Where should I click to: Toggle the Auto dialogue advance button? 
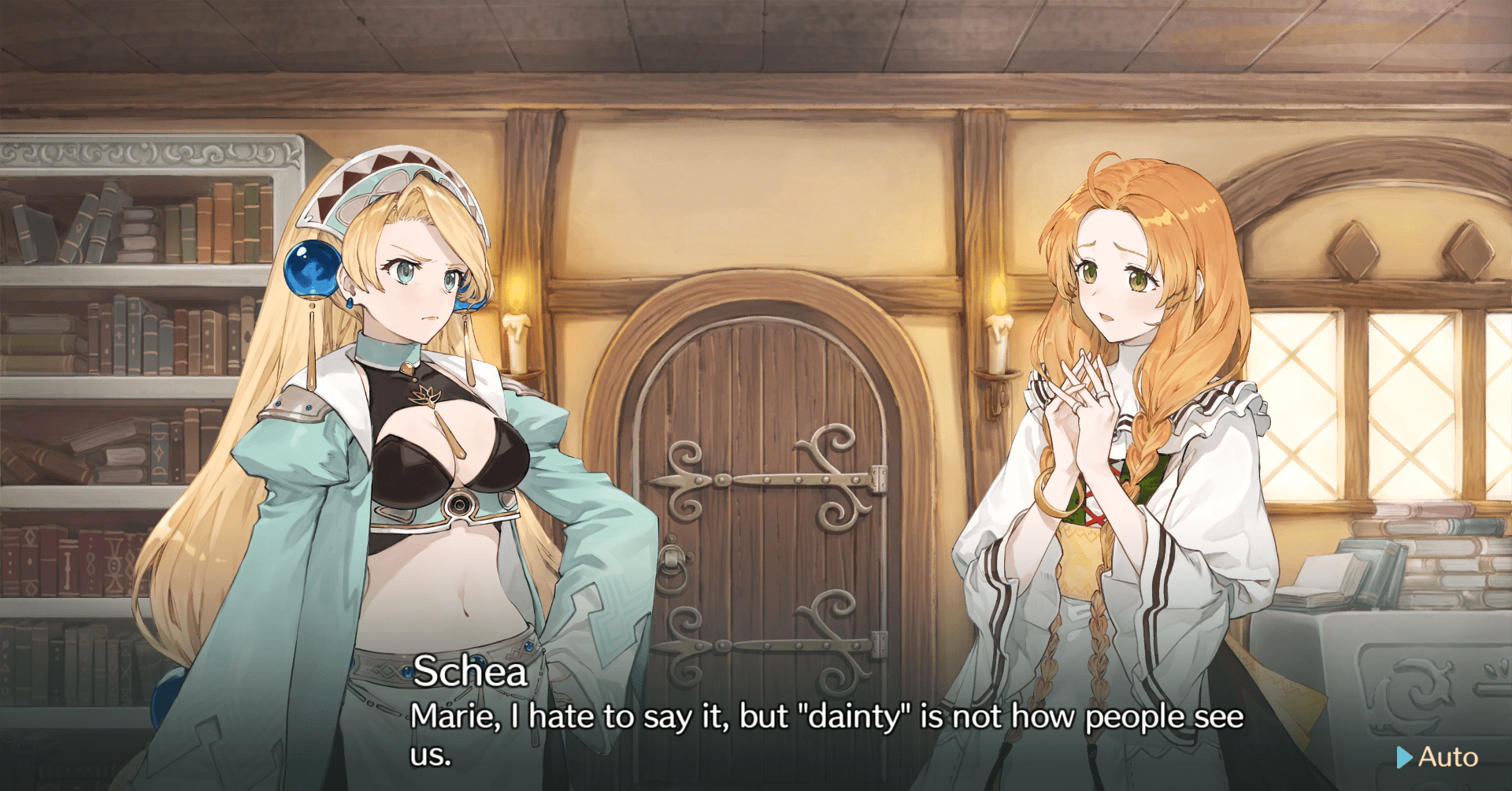[1438, 757]
